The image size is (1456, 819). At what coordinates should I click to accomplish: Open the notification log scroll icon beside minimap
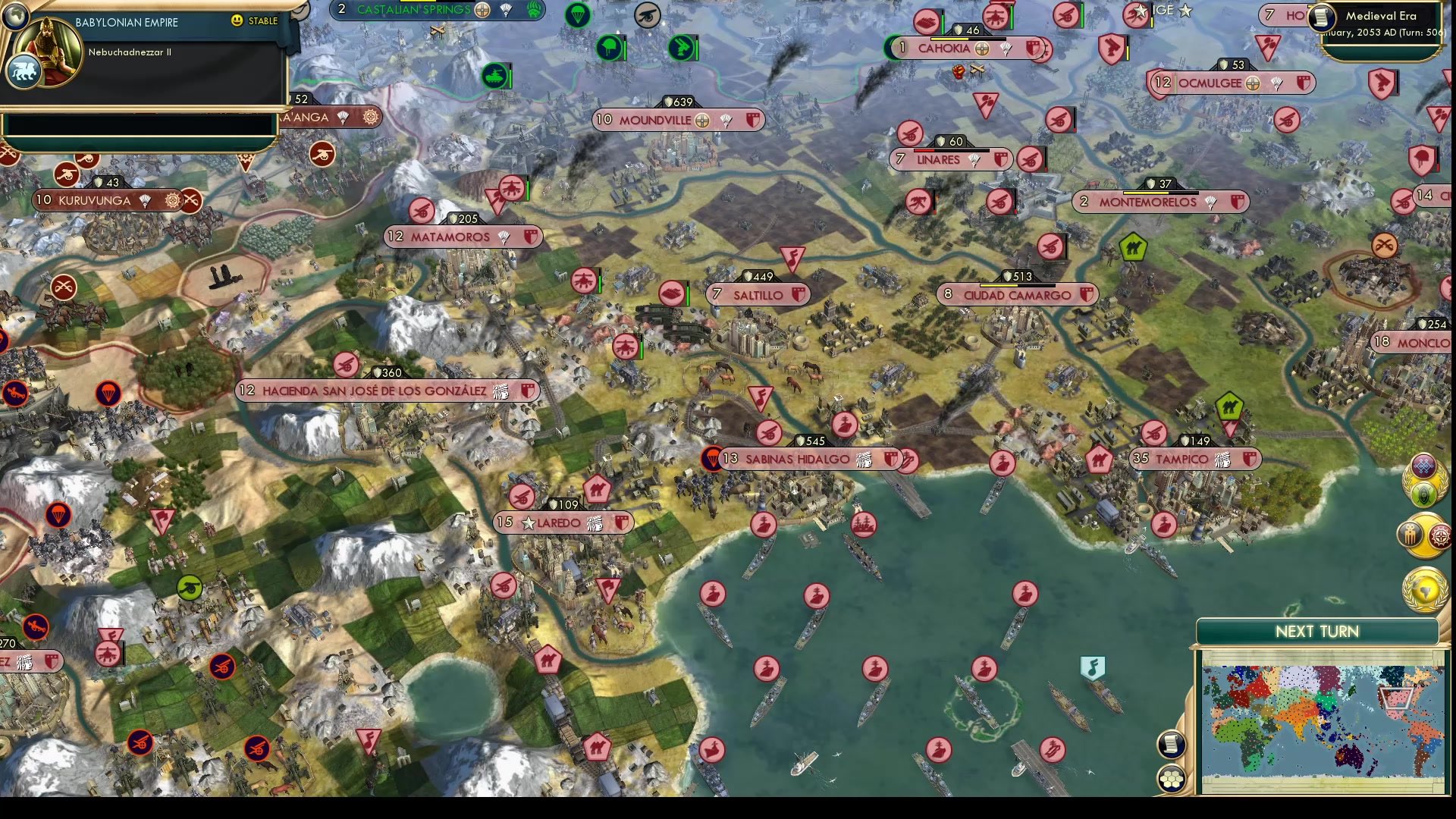pyautogui.click(x=1171, y=744)
